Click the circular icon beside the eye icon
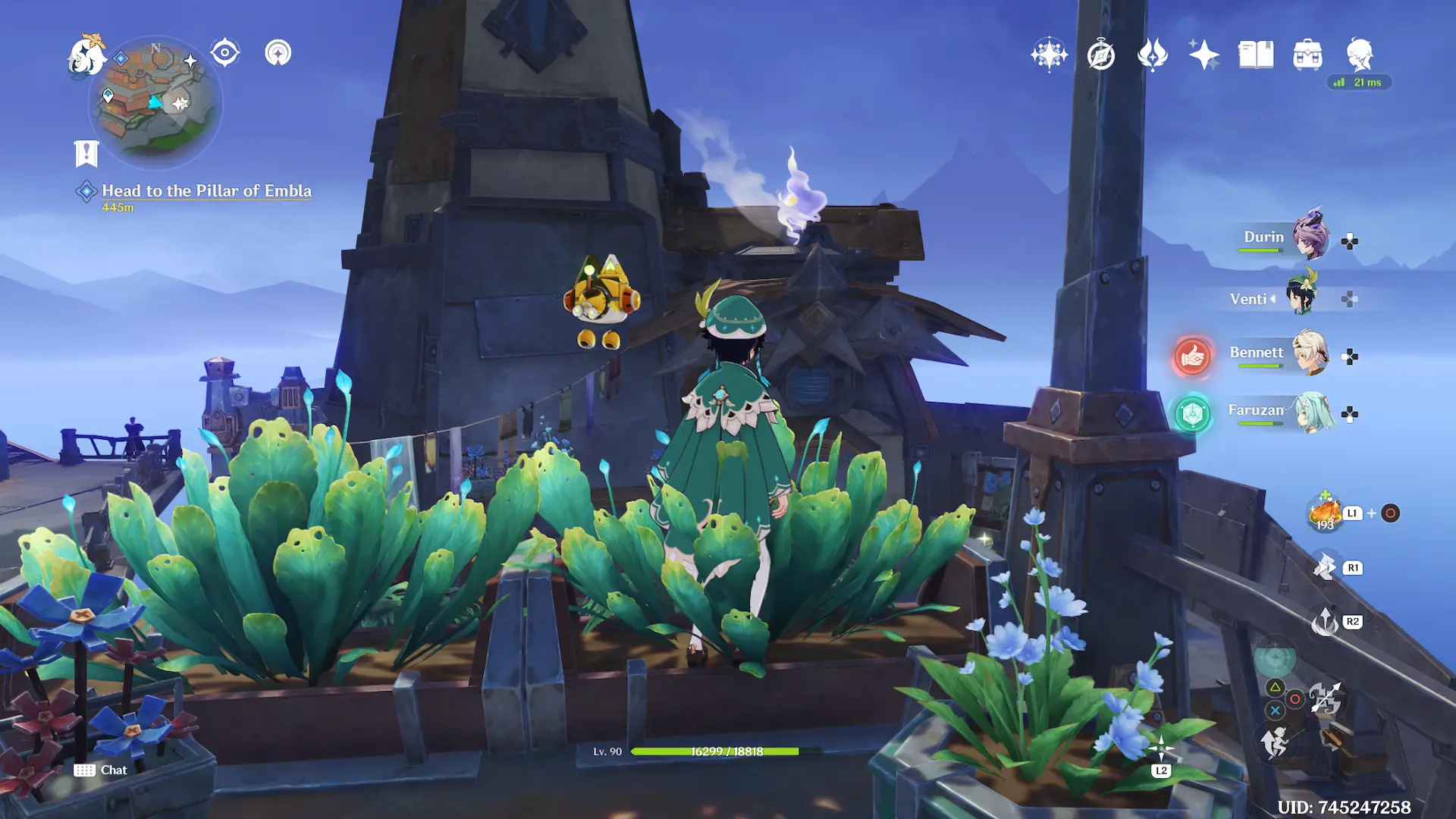1456x819 pixels. pyautogui.click(x=278, y=53)
